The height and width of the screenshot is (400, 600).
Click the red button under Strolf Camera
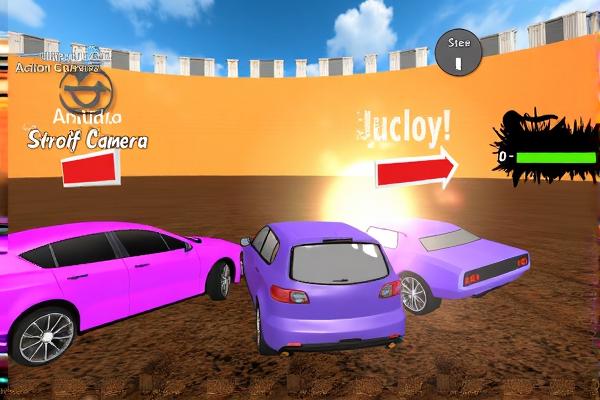pos(91,168)
